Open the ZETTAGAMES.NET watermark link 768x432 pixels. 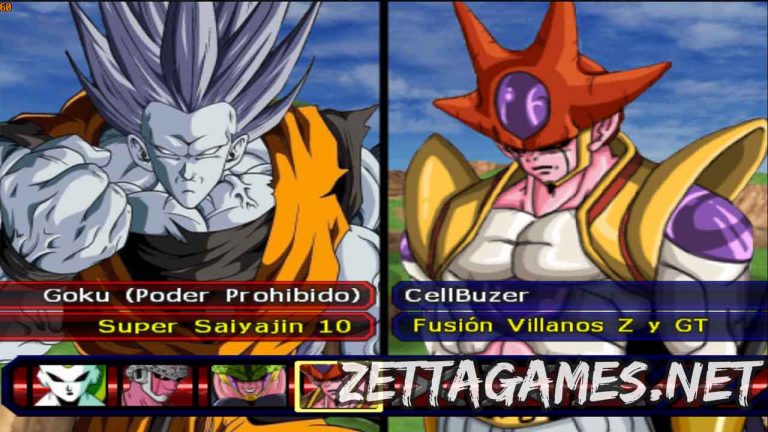point(550,382)
